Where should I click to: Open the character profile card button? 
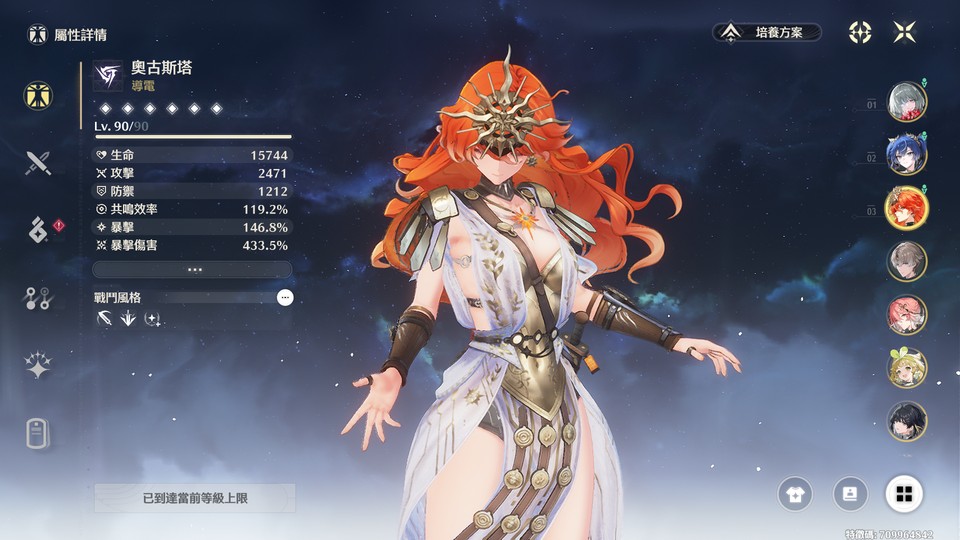[850, 493]
